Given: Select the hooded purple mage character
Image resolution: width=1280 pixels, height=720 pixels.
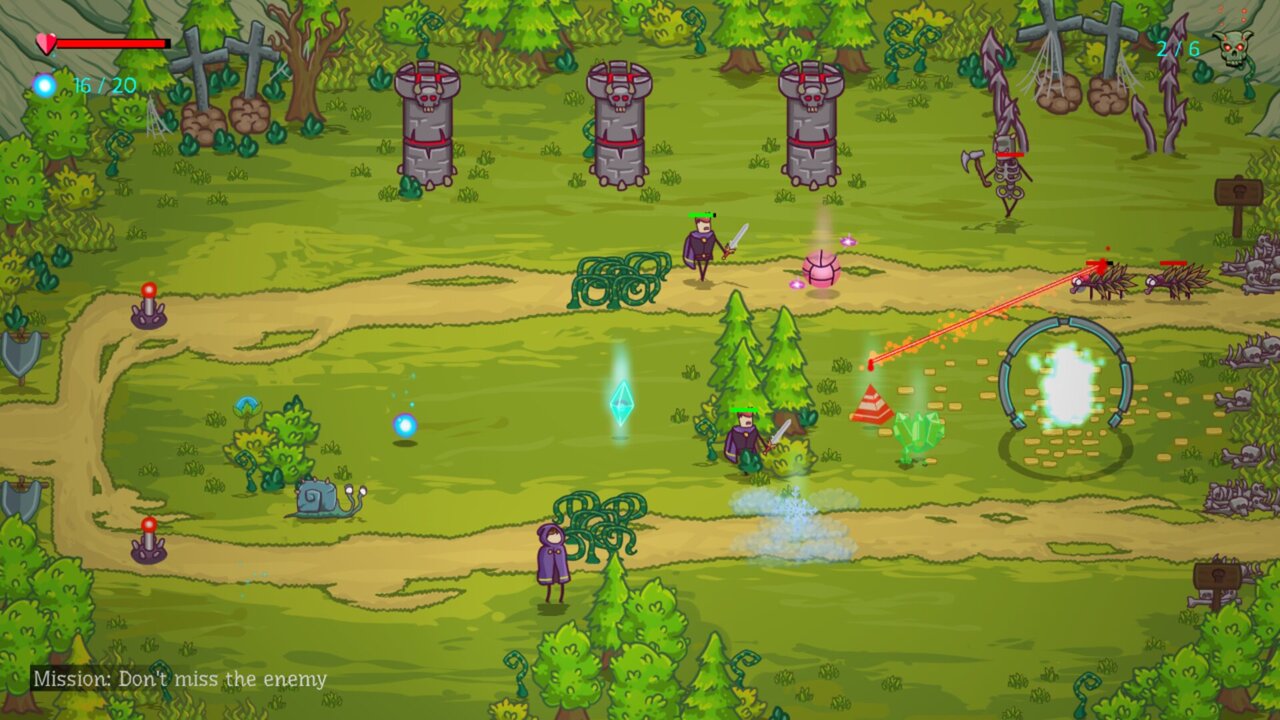Looking at the screenshot, I should (x=551, y=555).
